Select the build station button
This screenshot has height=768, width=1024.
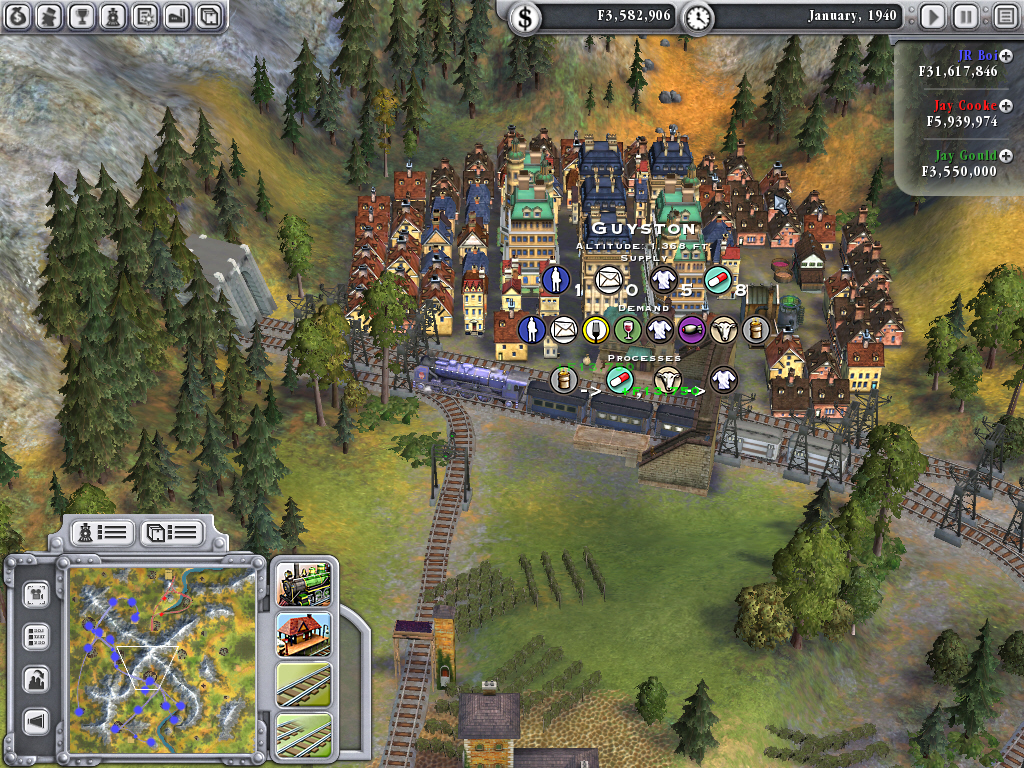click(x=304, y=634)
